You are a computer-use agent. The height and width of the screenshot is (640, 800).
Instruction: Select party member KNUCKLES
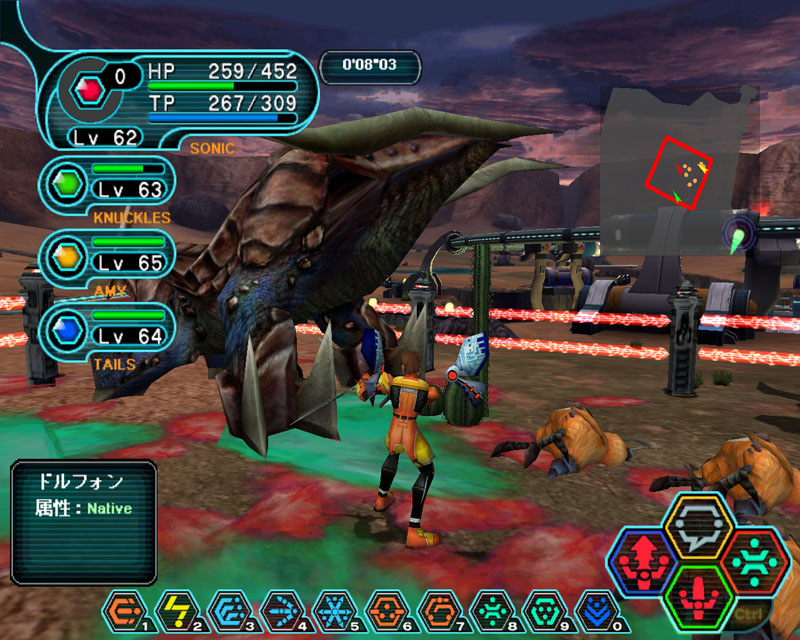coord(108,184)
